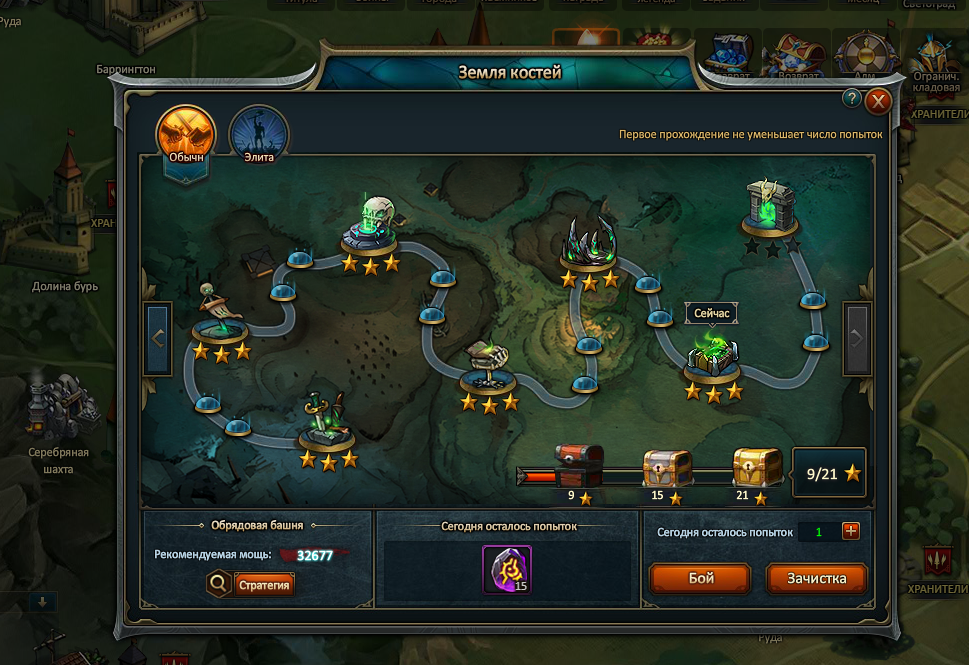969x665 pixels.
Task: Click the Зачистка sweep button
Action: pyautogui.click(x=816, y=578)
